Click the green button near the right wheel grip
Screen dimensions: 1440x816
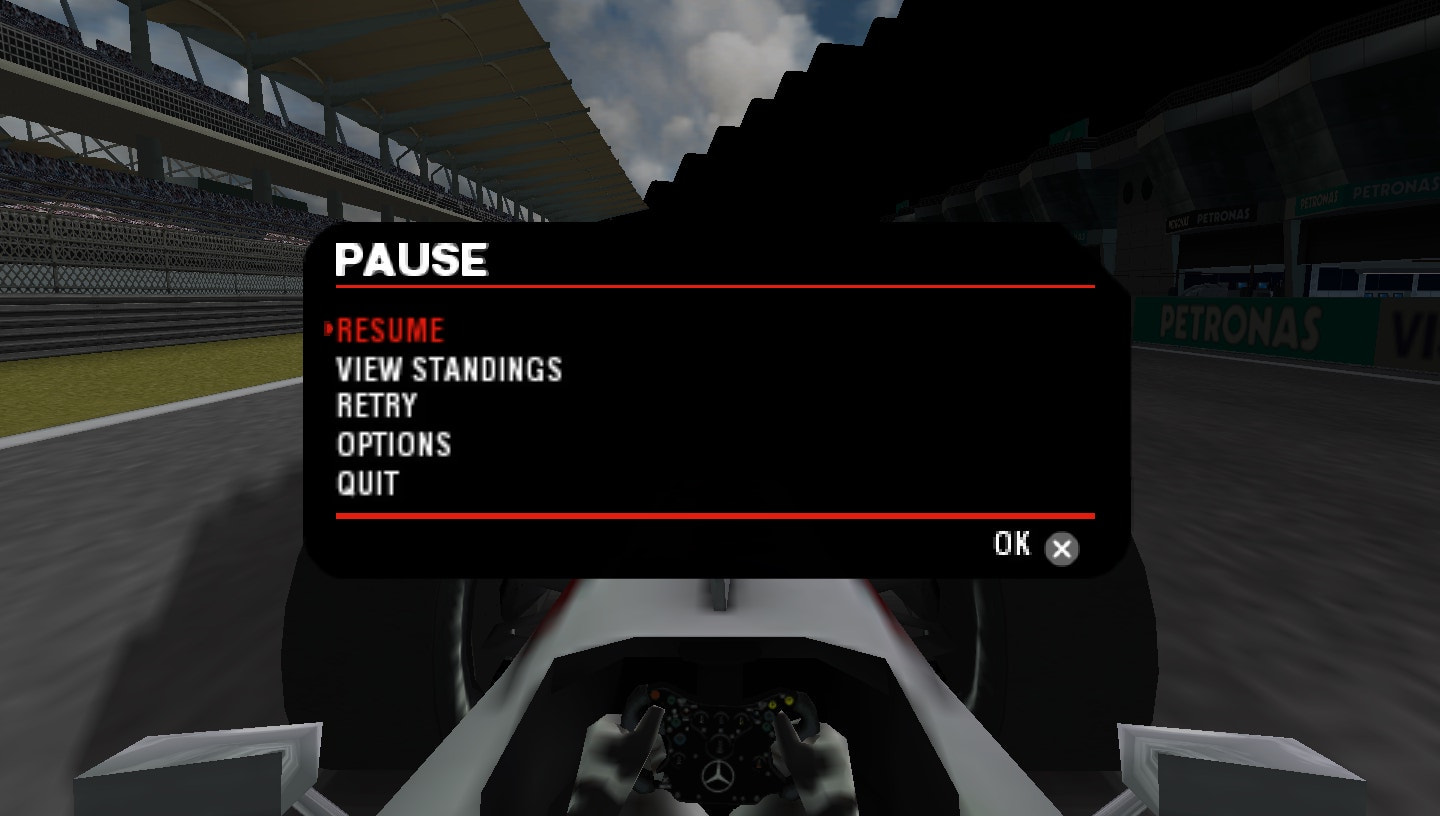tap(767, 727)
